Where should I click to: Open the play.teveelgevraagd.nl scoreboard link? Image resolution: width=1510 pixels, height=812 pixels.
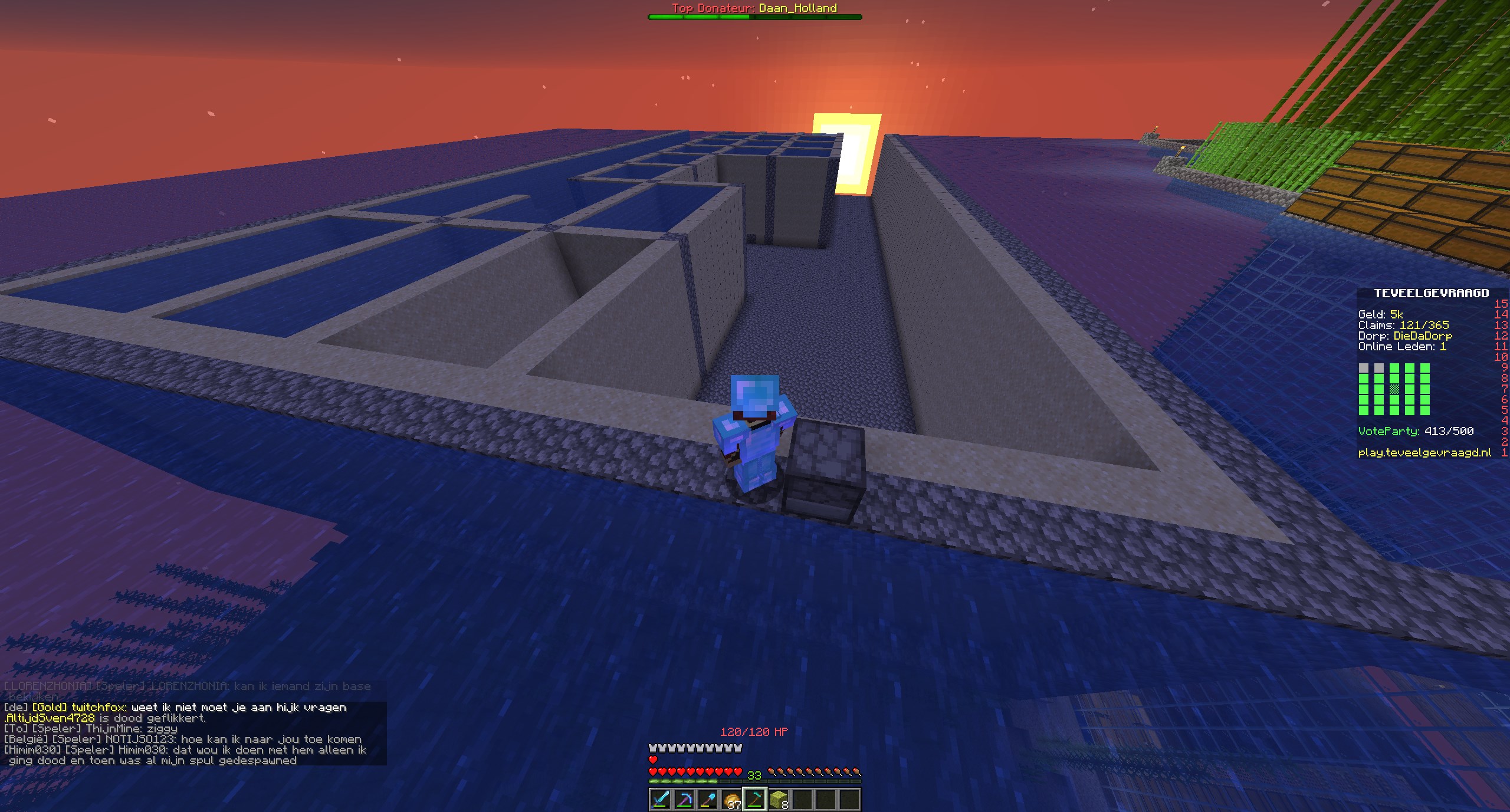pyautogui.click(x=1424, y=453)
